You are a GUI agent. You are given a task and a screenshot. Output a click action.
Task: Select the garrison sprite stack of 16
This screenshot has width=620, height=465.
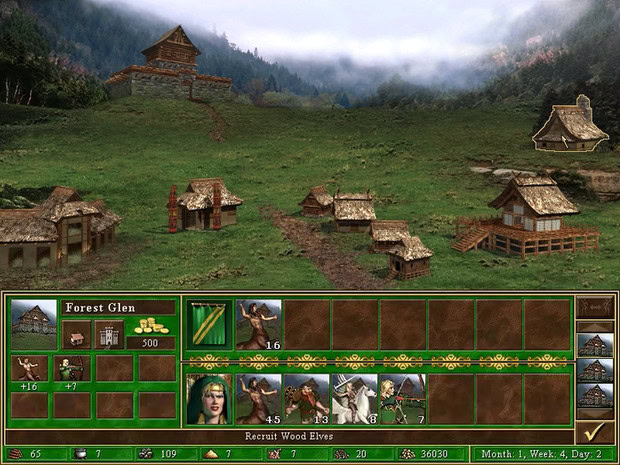(259, 324)
